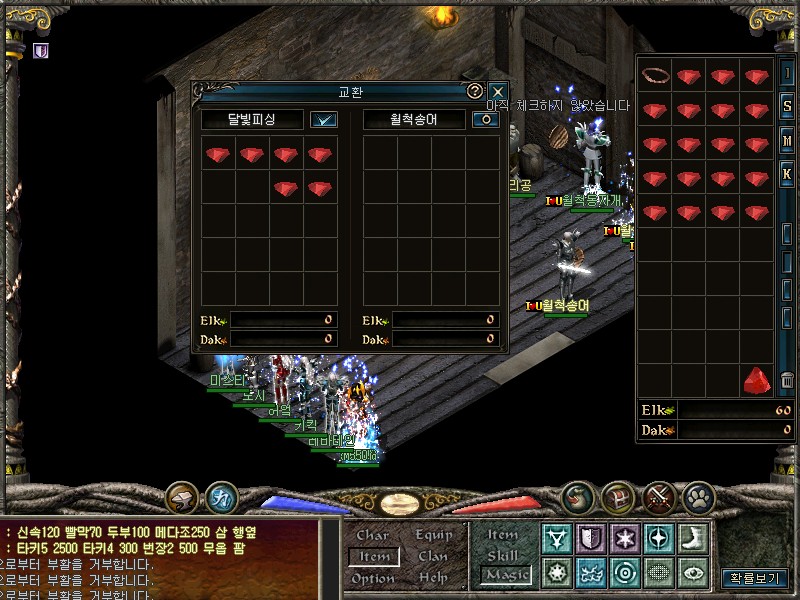
Task: Switch to inventory tab K
Action: [788, 174]
